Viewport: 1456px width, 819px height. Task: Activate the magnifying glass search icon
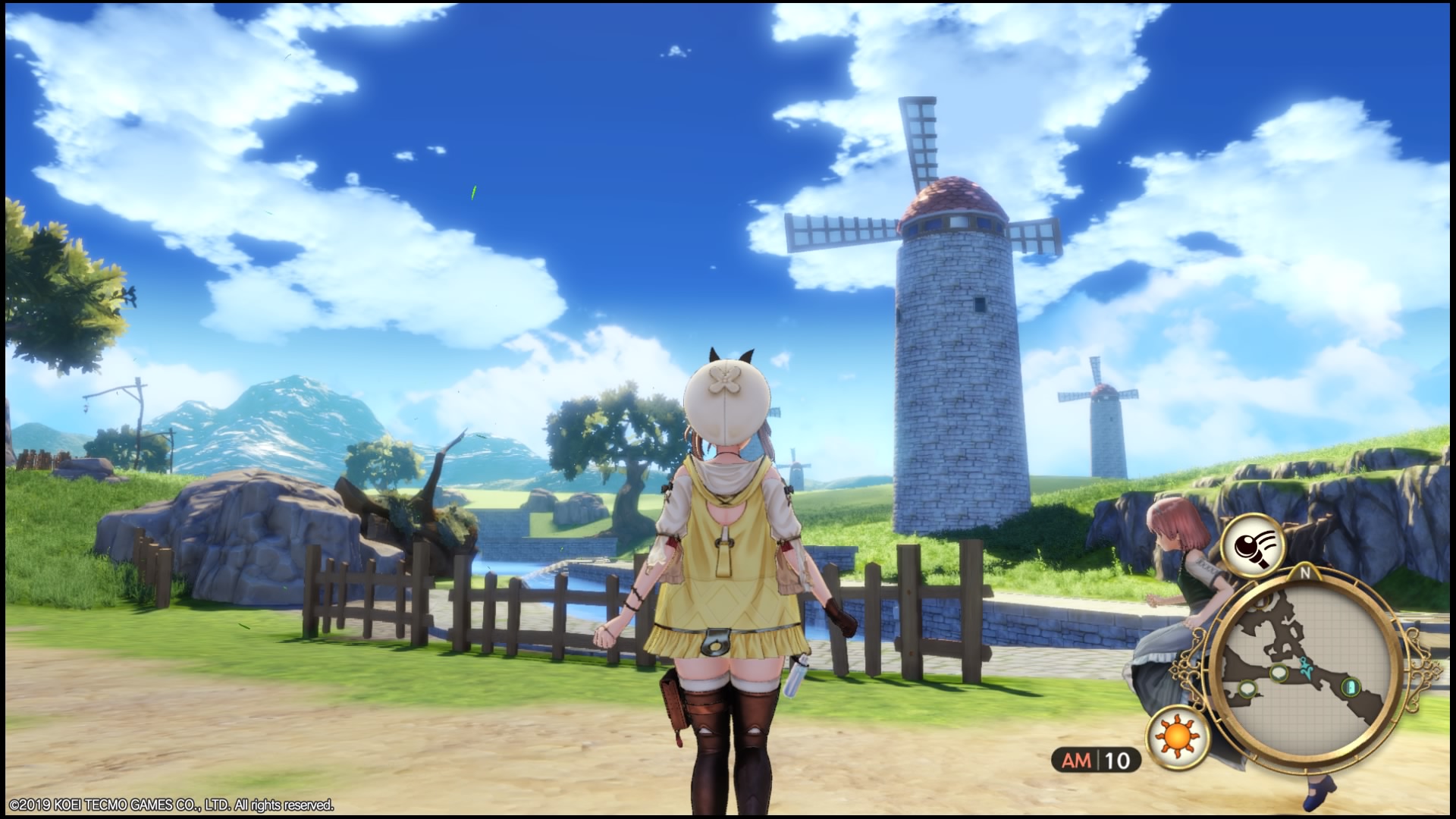pyautogui.click(x=1252, y=544)
